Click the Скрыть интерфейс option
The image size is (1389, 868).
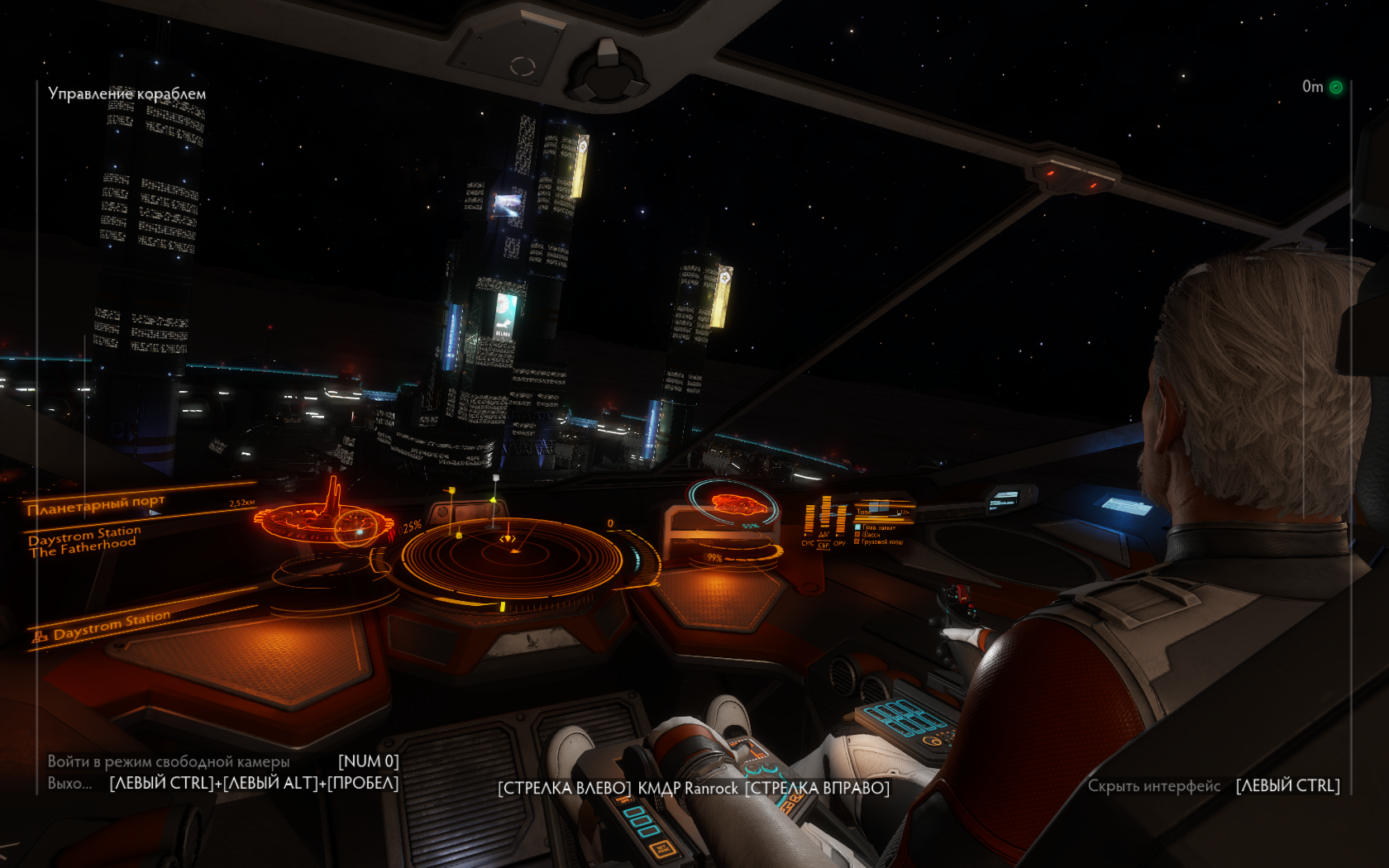pyautogui.click(x=1153, y=786)
